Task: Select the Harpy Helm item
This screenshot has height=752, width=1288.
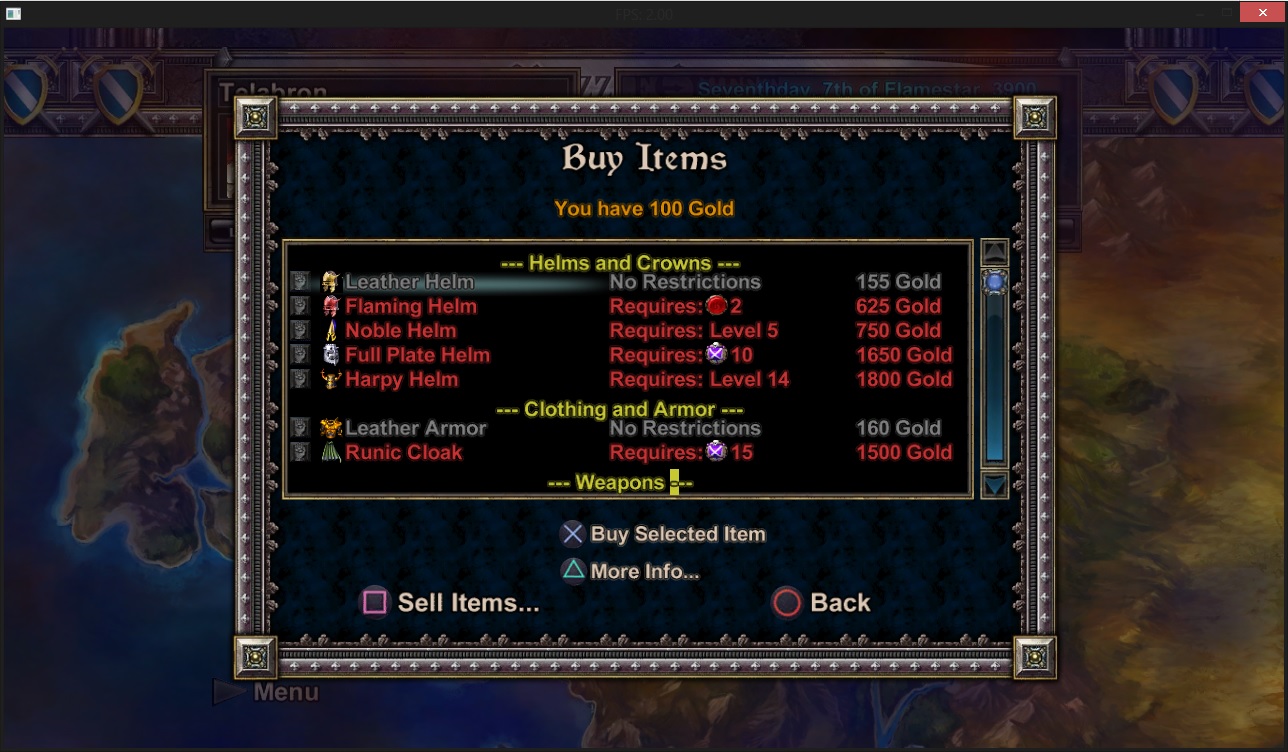Action: pyautogui.click(x=401, y=380)
